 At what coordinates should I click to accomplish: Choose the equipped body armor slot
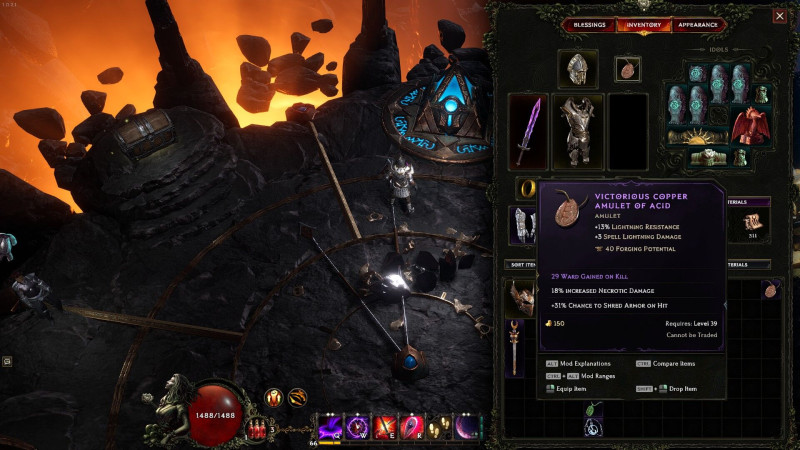click(579, 130)
